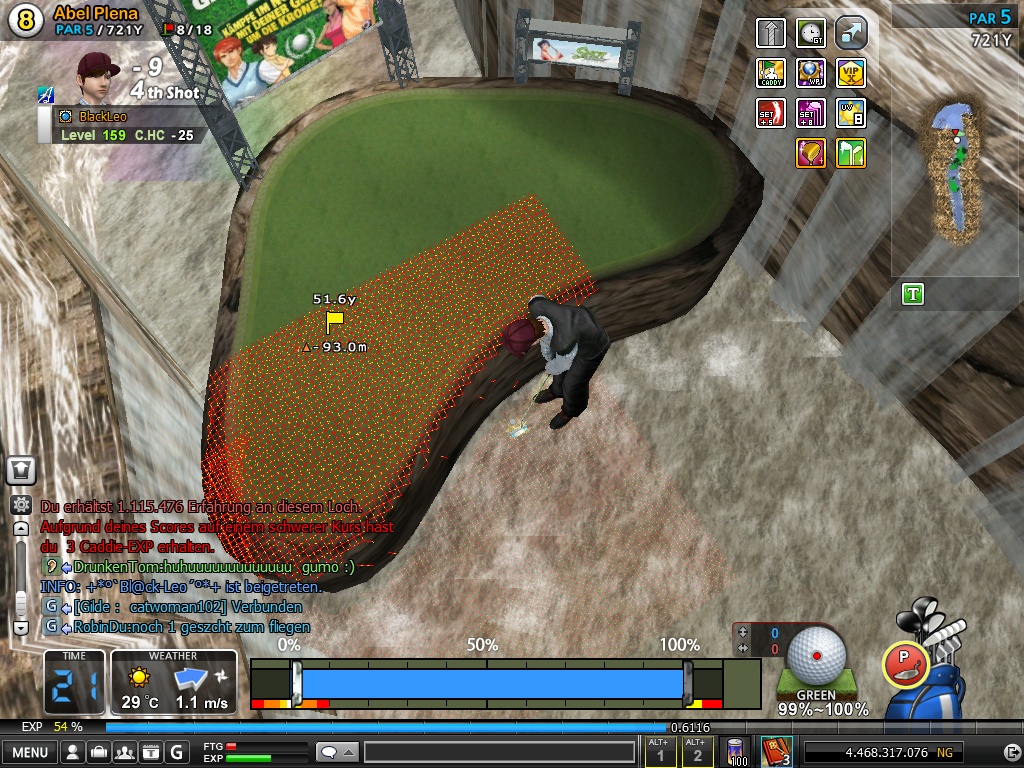Open the guild G button
Screen dimensions: 1024x768
(x=177, y=752)
